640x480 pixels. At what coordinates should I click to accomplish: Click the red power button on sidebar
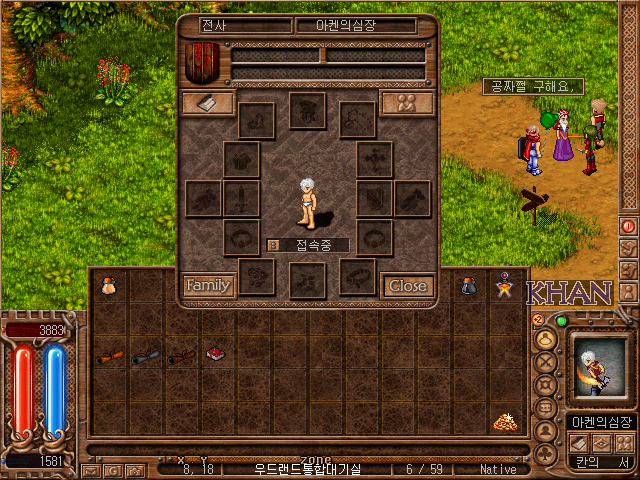(x=628, y=227)
